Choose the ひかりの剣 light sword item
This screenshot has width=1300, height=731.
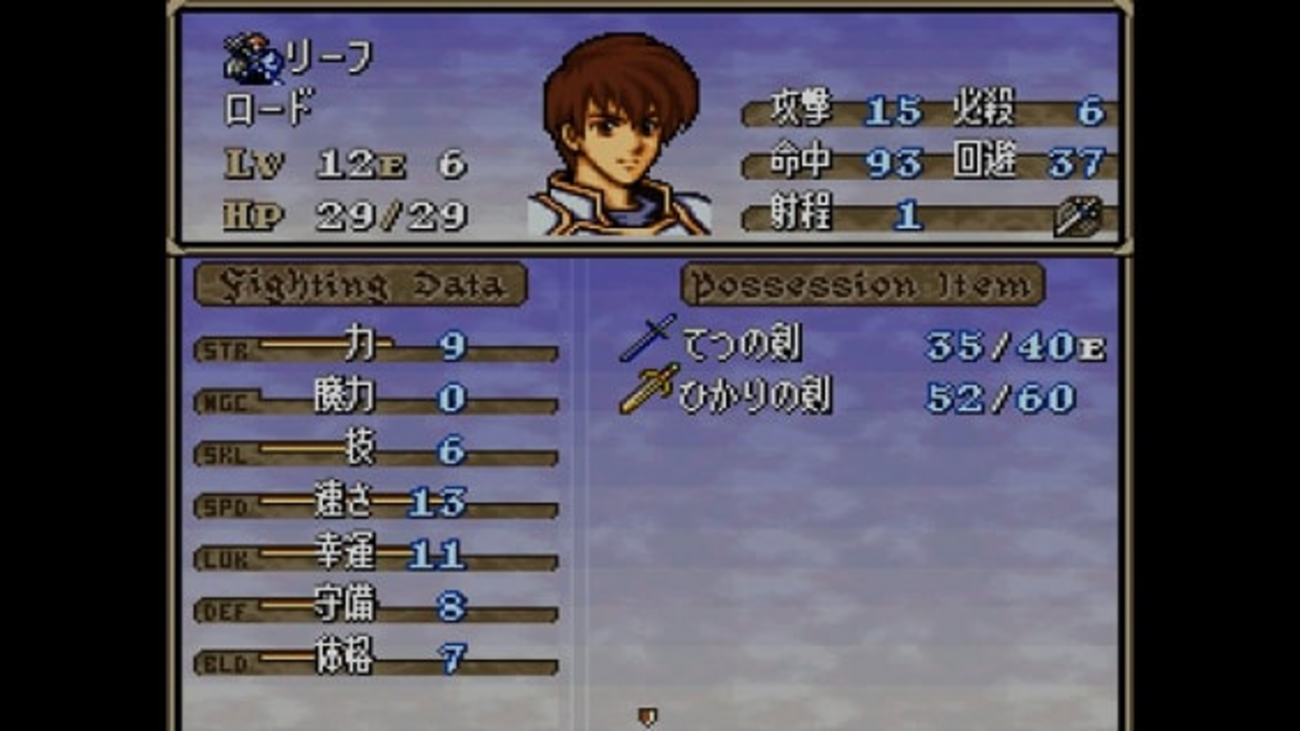(754, 397)
